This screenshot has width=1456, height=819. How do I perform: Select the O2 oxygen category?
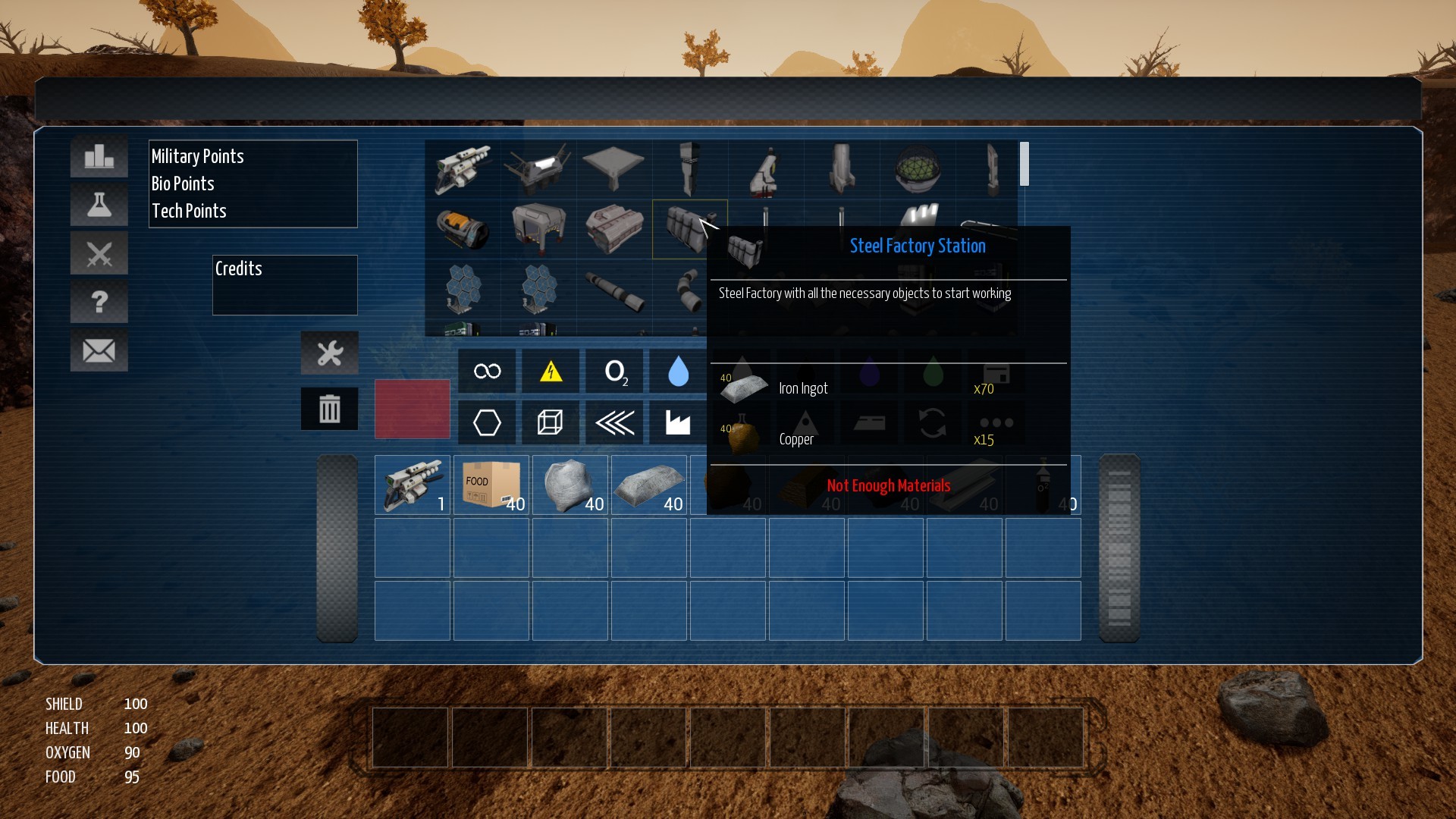615,371
